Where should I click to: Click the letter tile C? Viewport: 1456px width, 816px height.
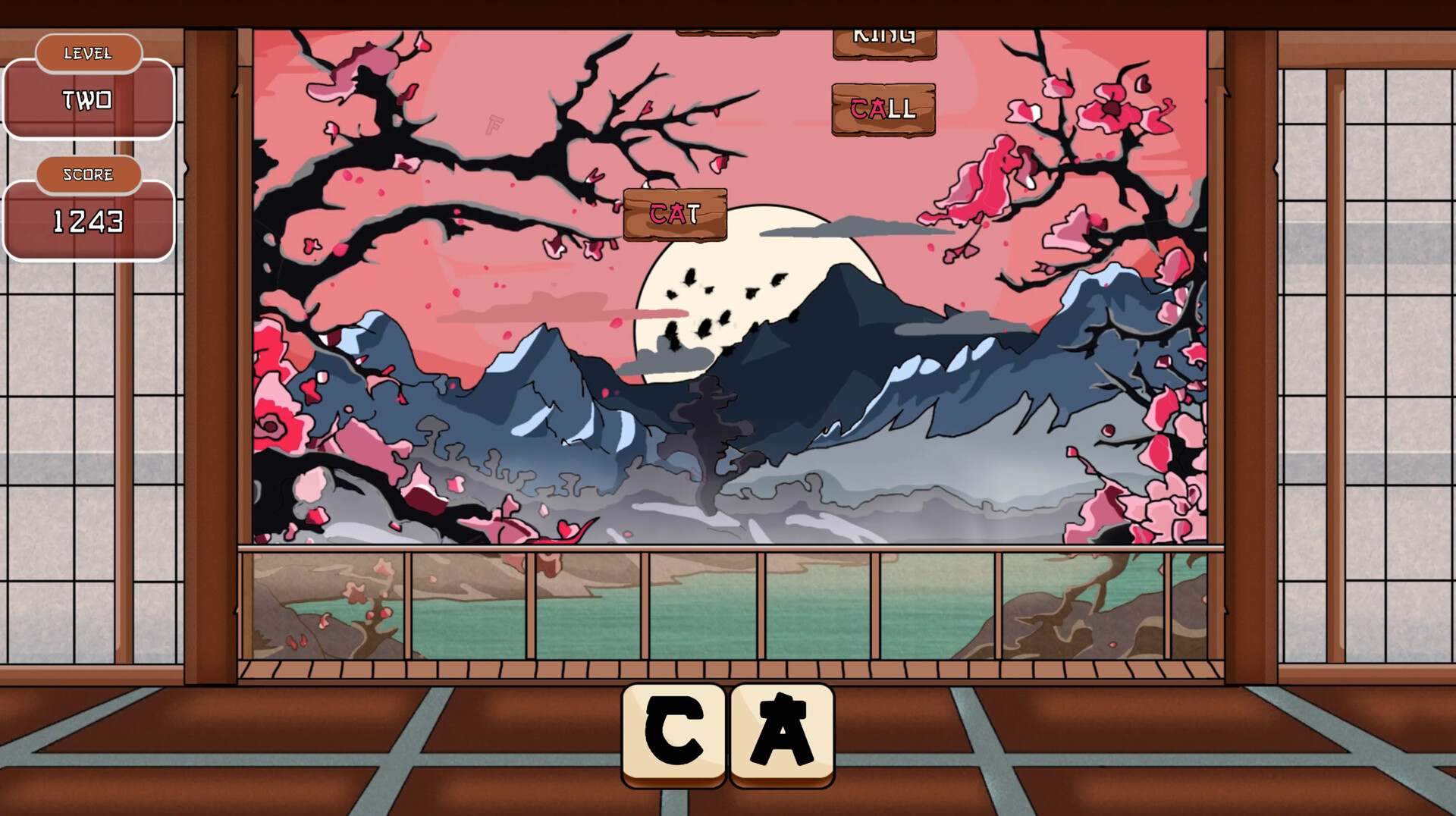(x=672, y=730)
